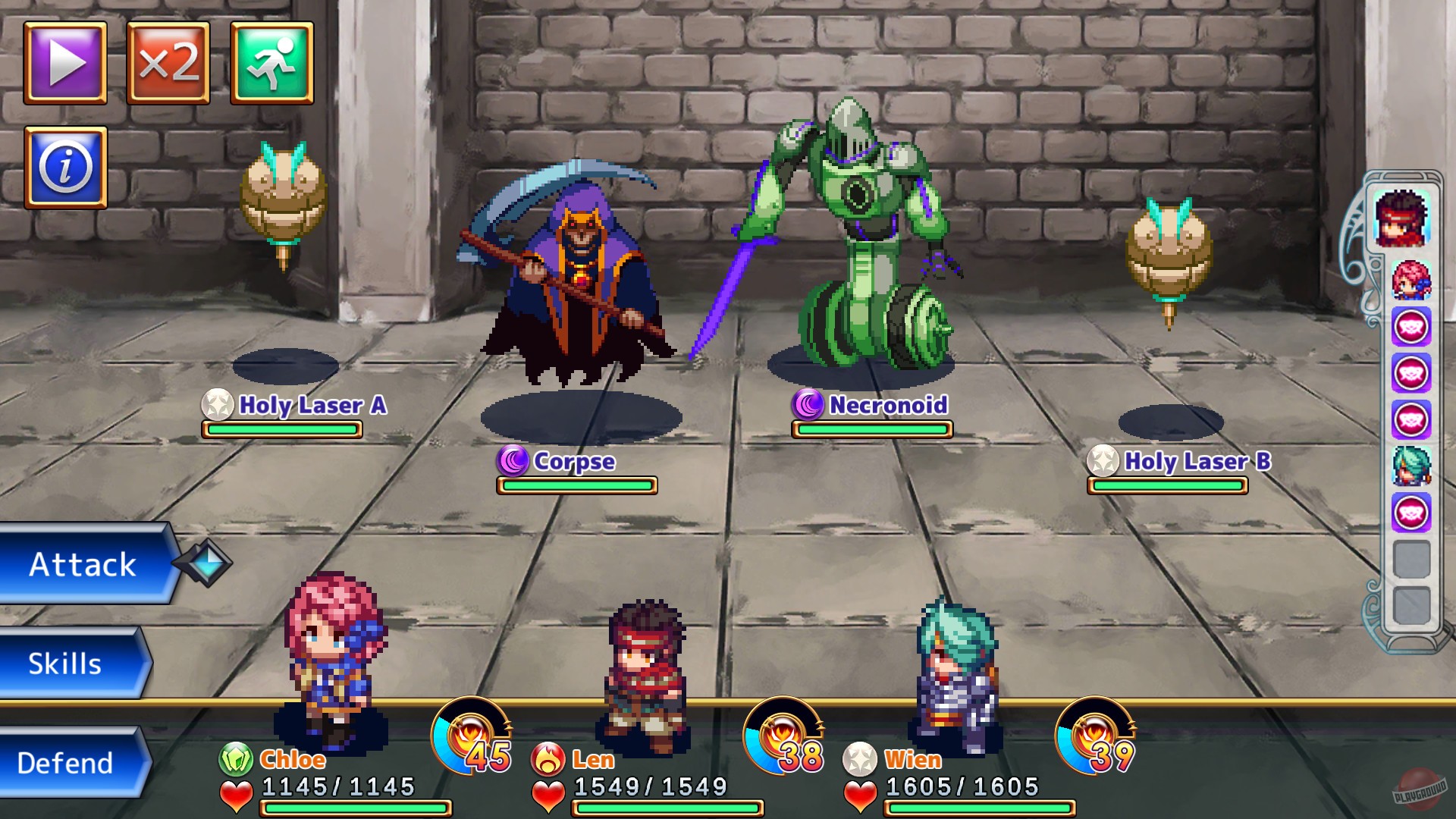Click the green run/escape icon
Screen dimensions: 1456x819
coord(275,64)
